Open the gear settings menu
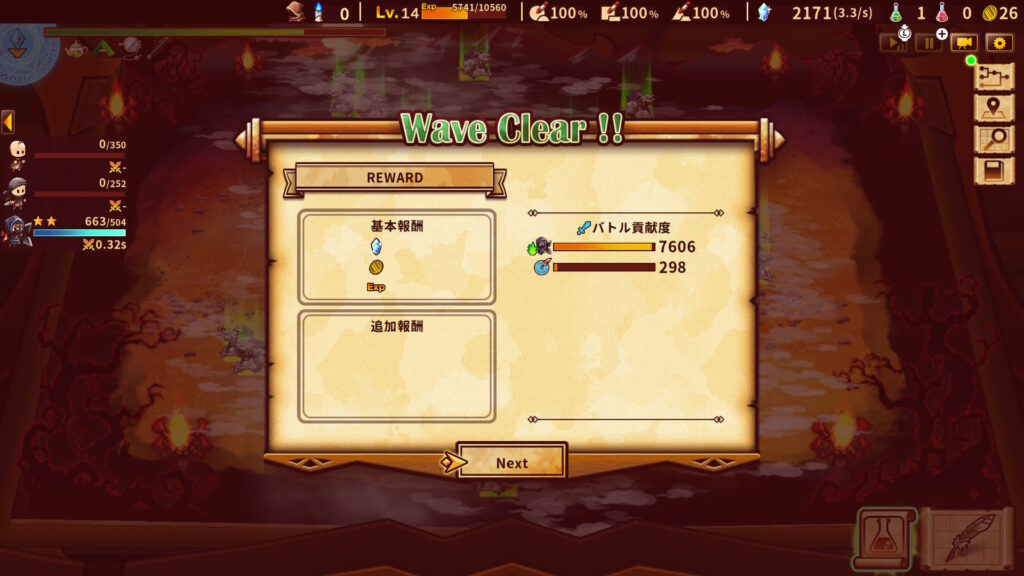Image resolution: width=1024 pixels, height=576 pixels. 999,43
